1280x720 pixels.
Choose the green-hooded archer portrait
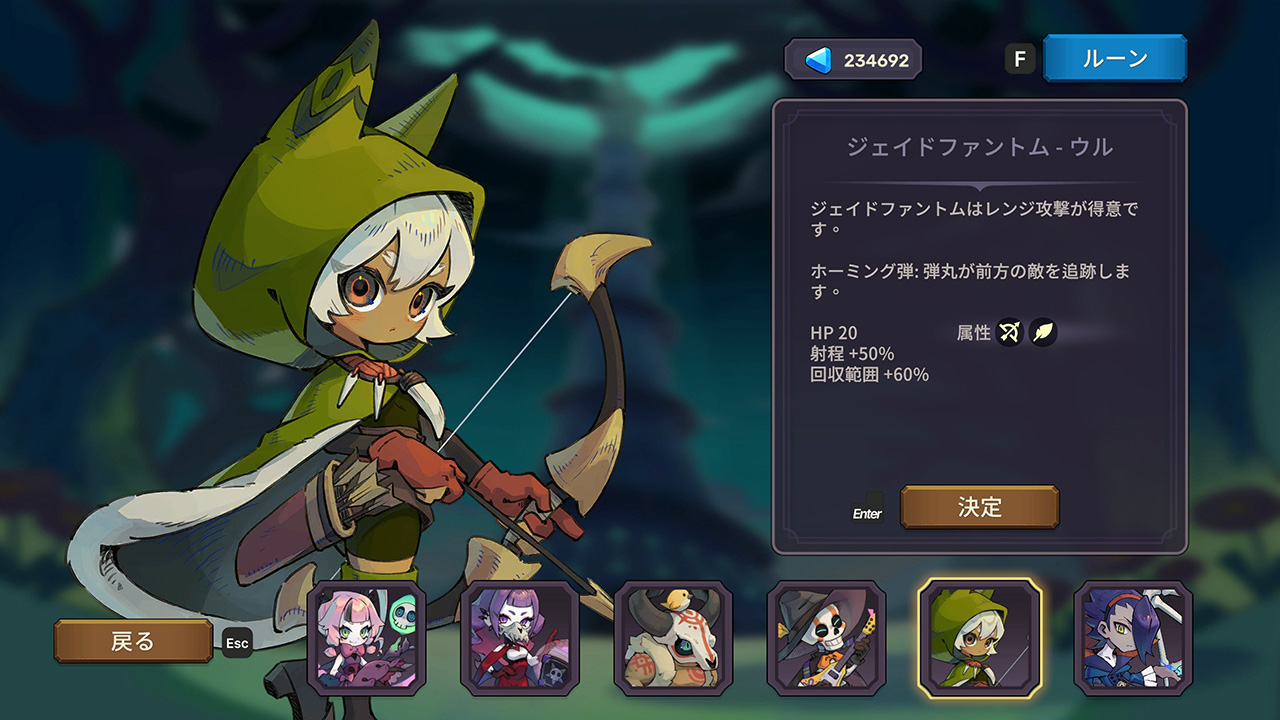(x=980, y=638)
